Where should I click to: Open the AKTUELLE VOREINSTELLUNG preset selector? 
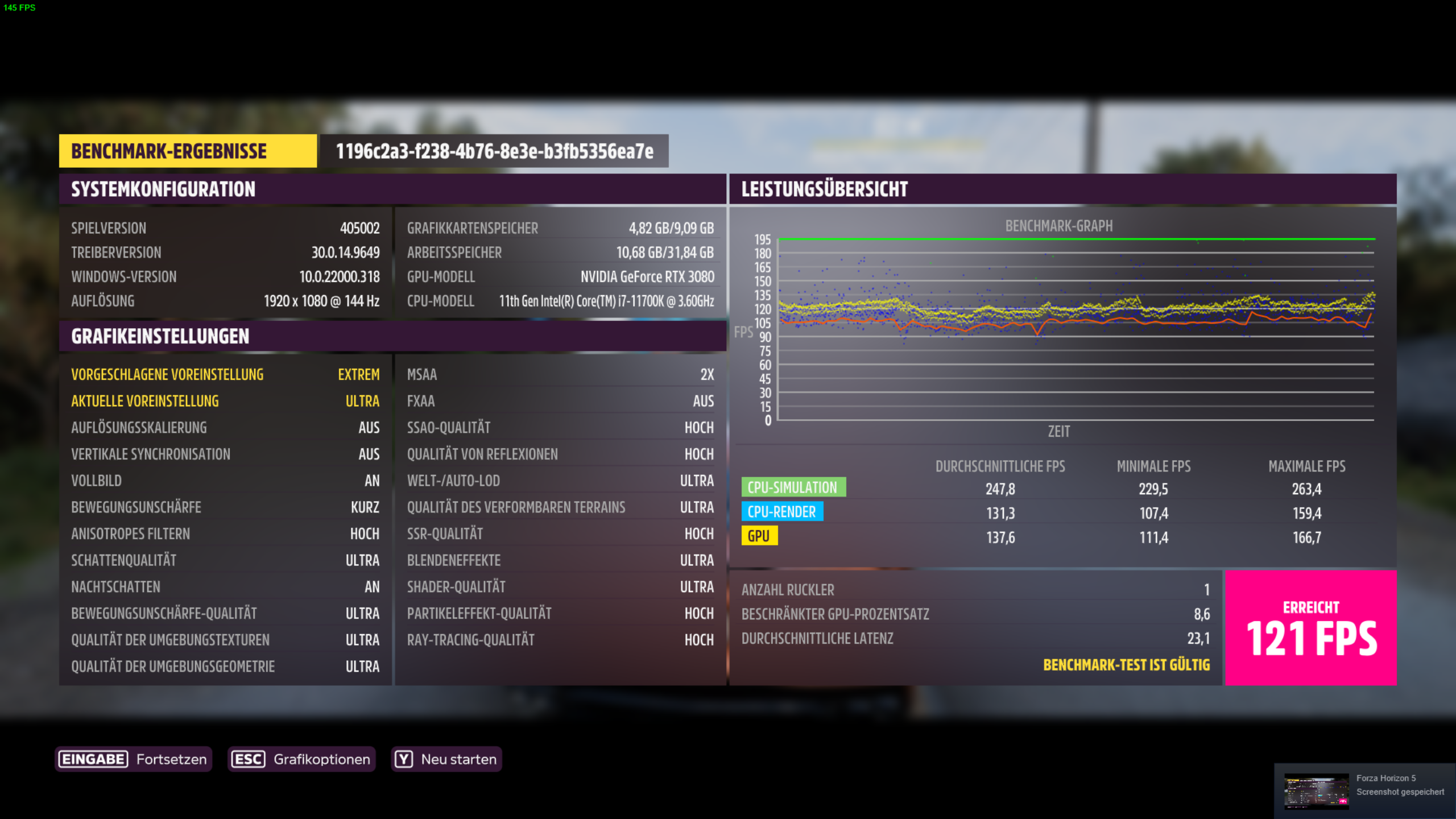(225, 401)
